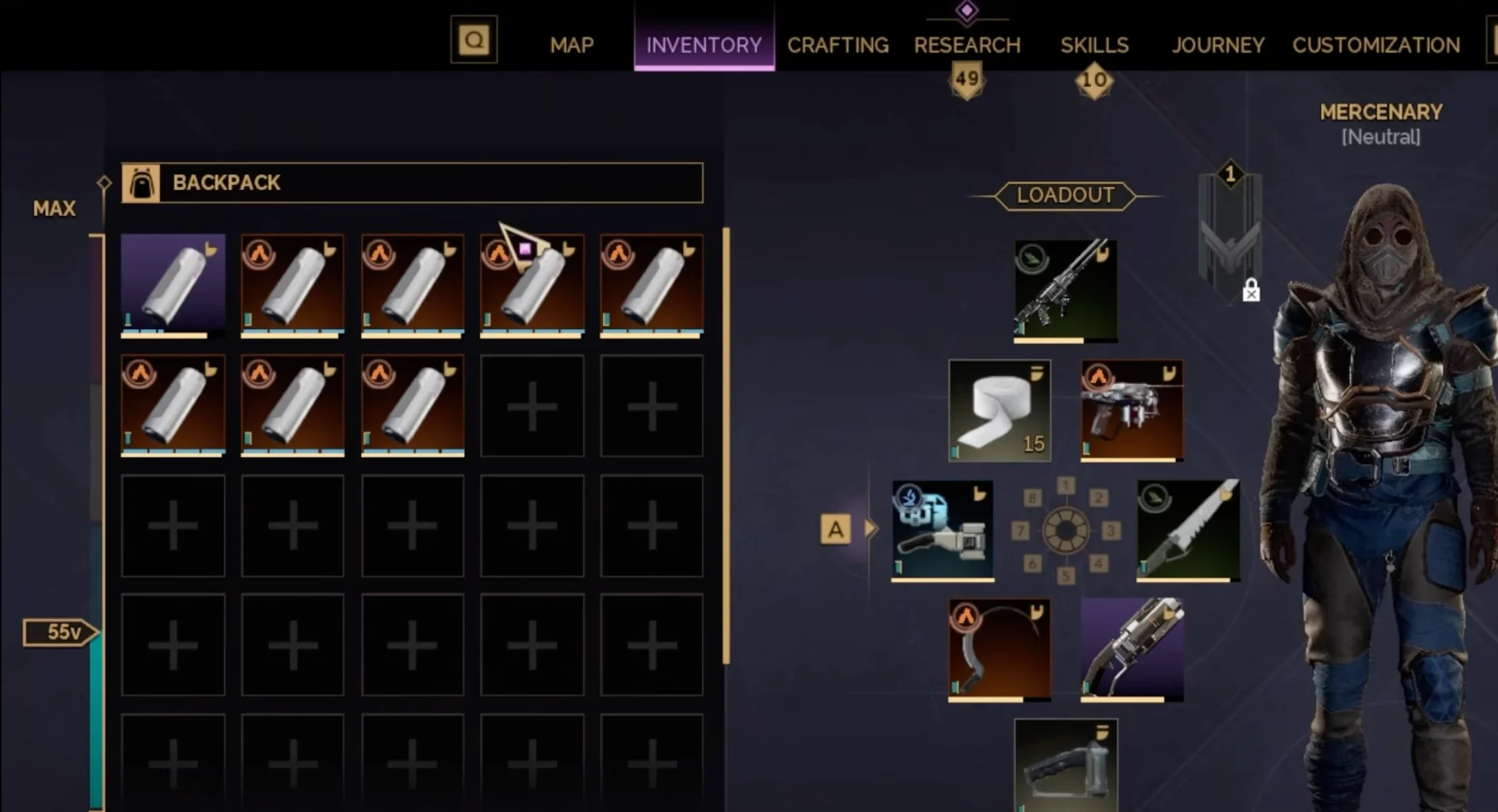Select the cutteray tool in the loadout
The height and width of the screenshot is (812, 1498).
[x=943, y=528]
